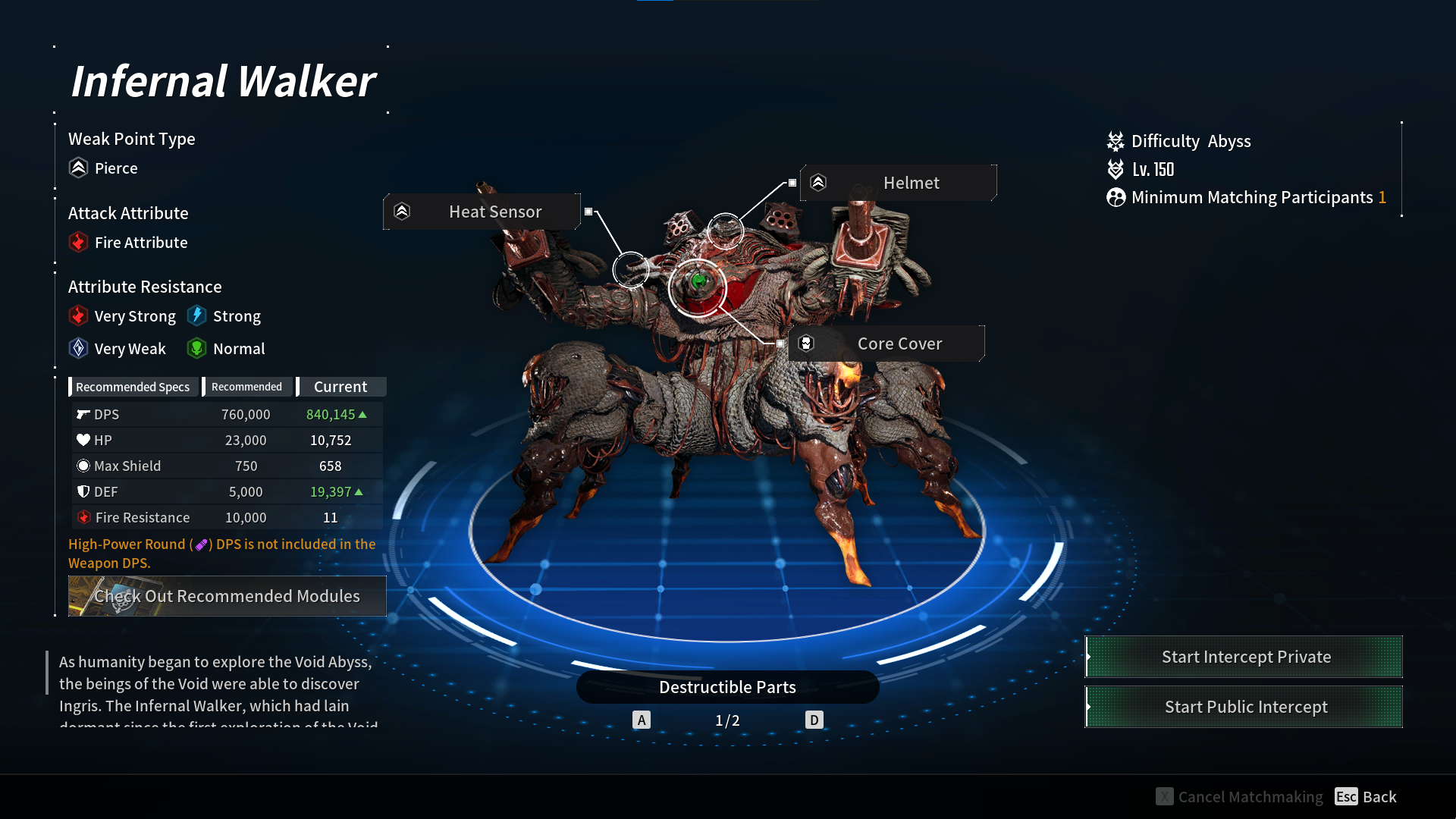Start Public Intercept matchmaking
The width and height of the screenshot is (1456, 819).
1244,707
